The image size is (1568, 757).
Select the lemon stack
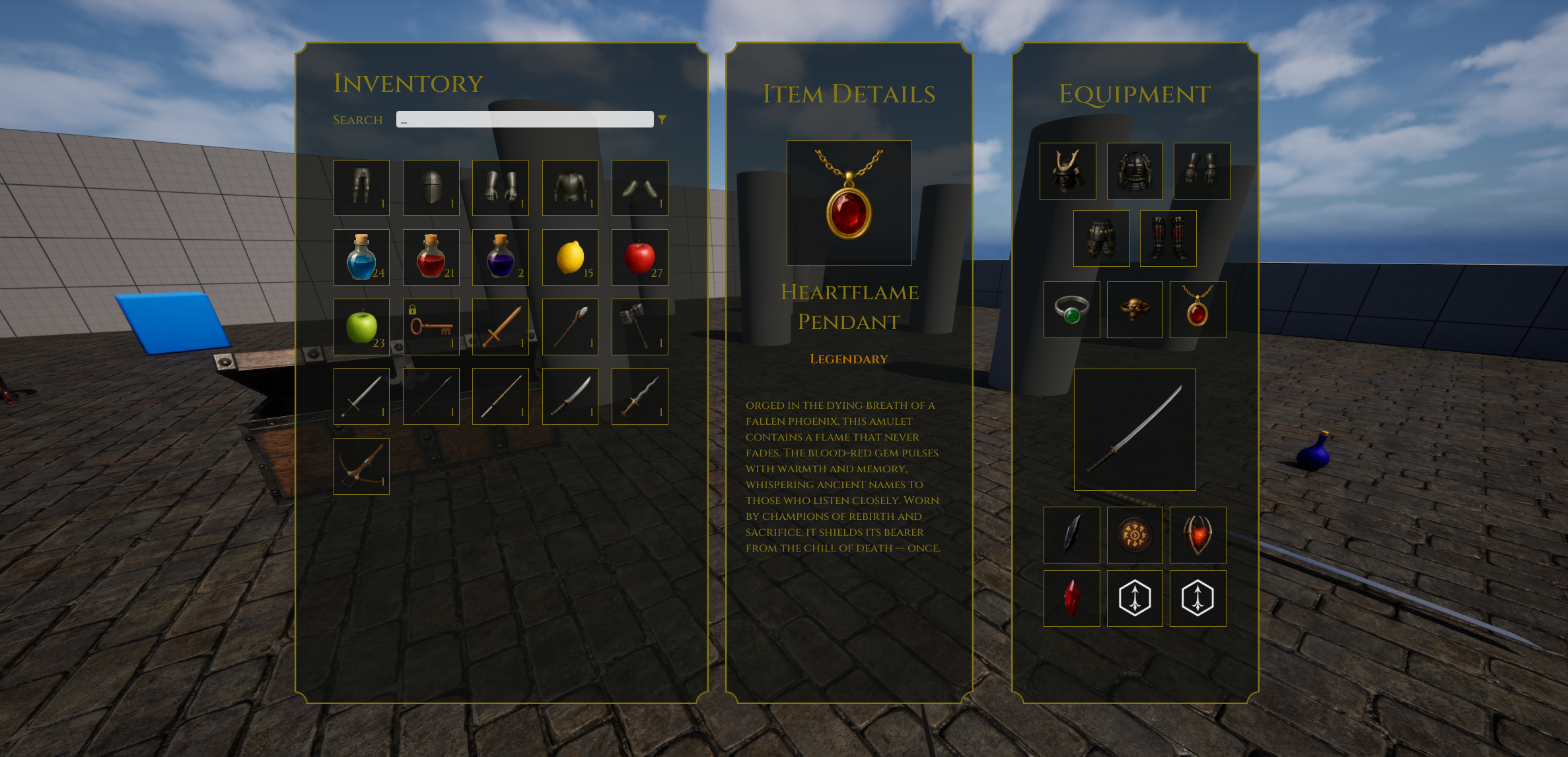(570, 258)
